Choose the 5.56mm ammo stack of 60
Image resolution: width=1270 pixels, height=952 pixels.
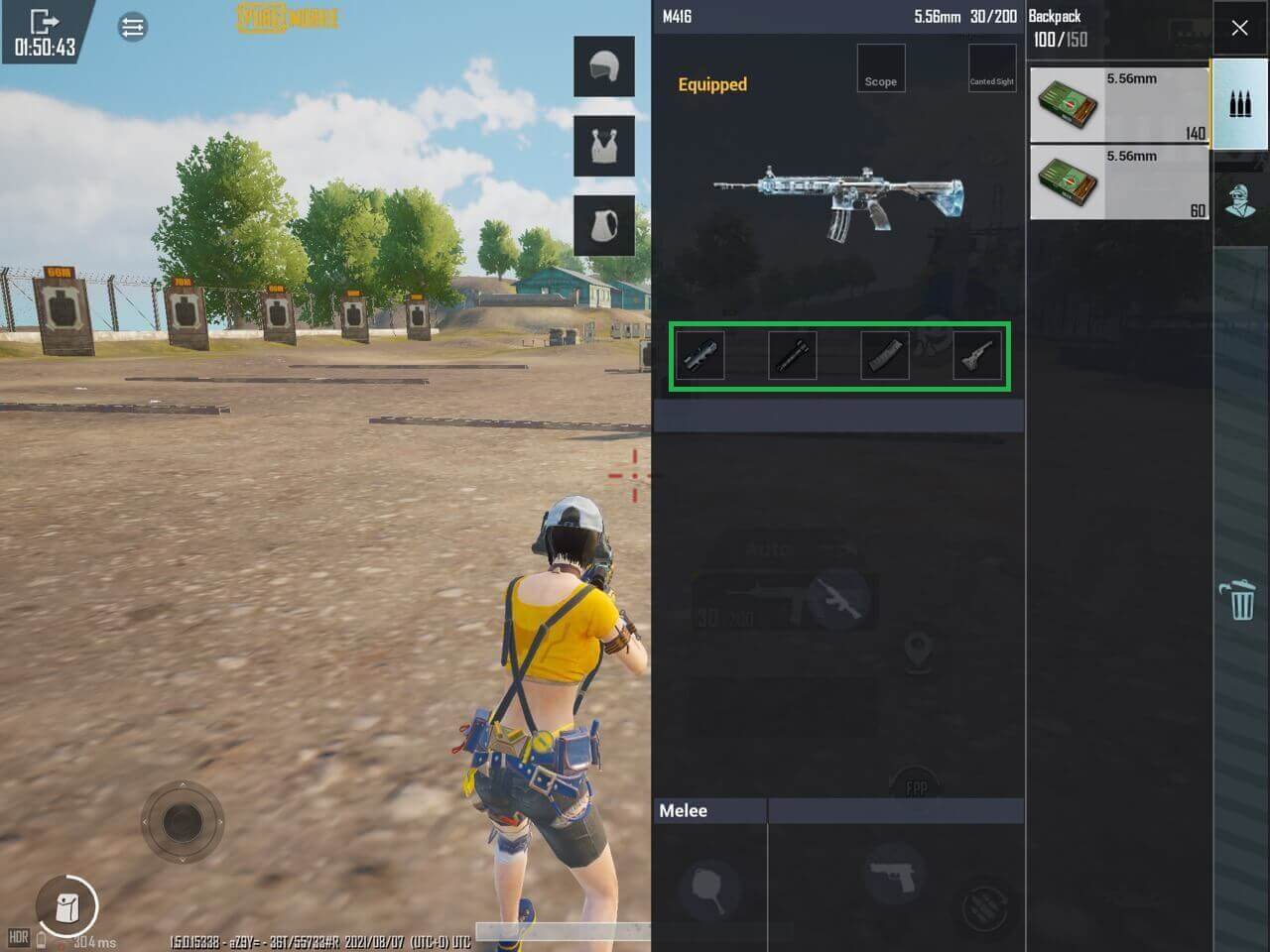click(1118, 182)
